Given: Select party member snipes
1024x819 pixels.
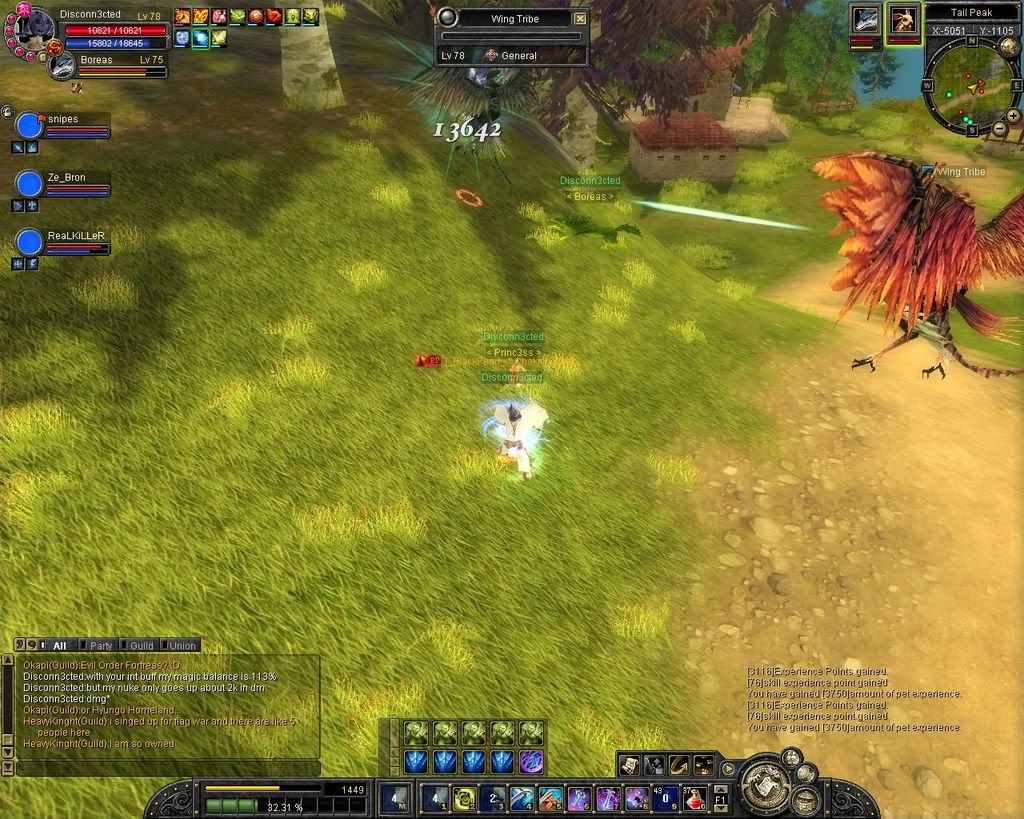Looking at the screenshot, I should [31, 125].
